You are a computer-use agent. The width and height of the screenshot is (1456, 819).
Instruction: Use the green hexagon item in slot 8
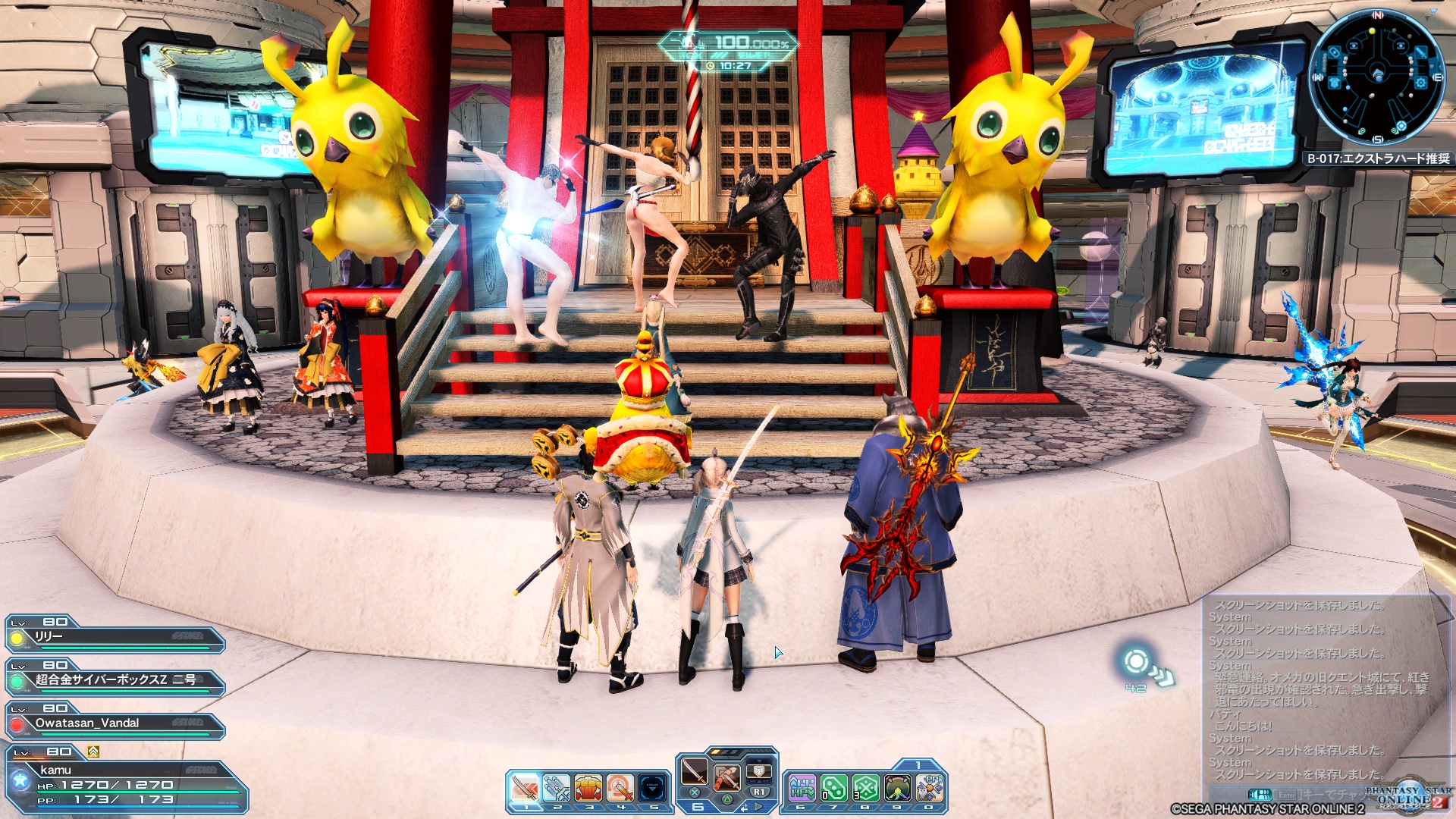coord(865,789)
